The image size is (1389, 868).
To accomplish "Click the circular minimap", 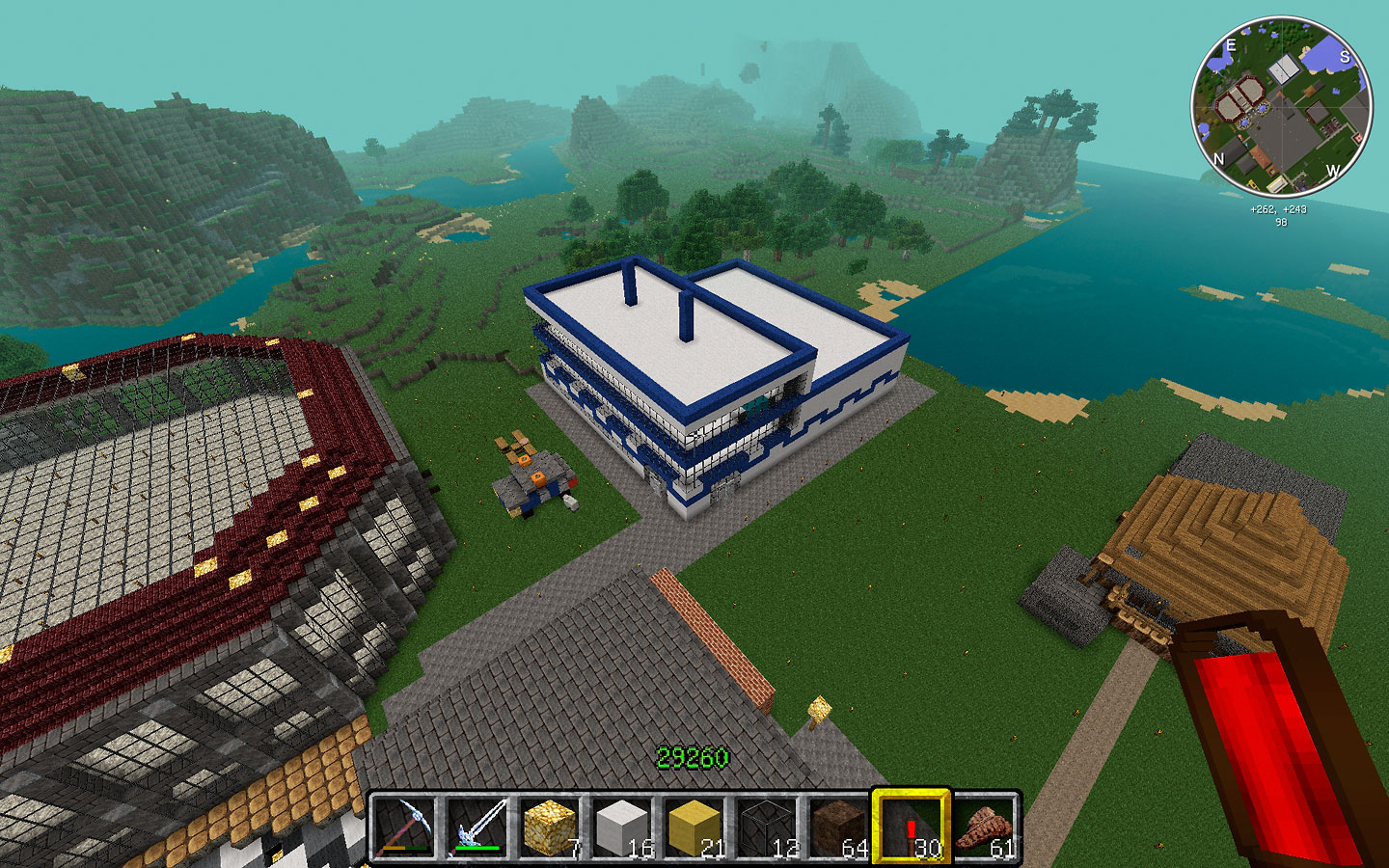I will pos(1281,106).
